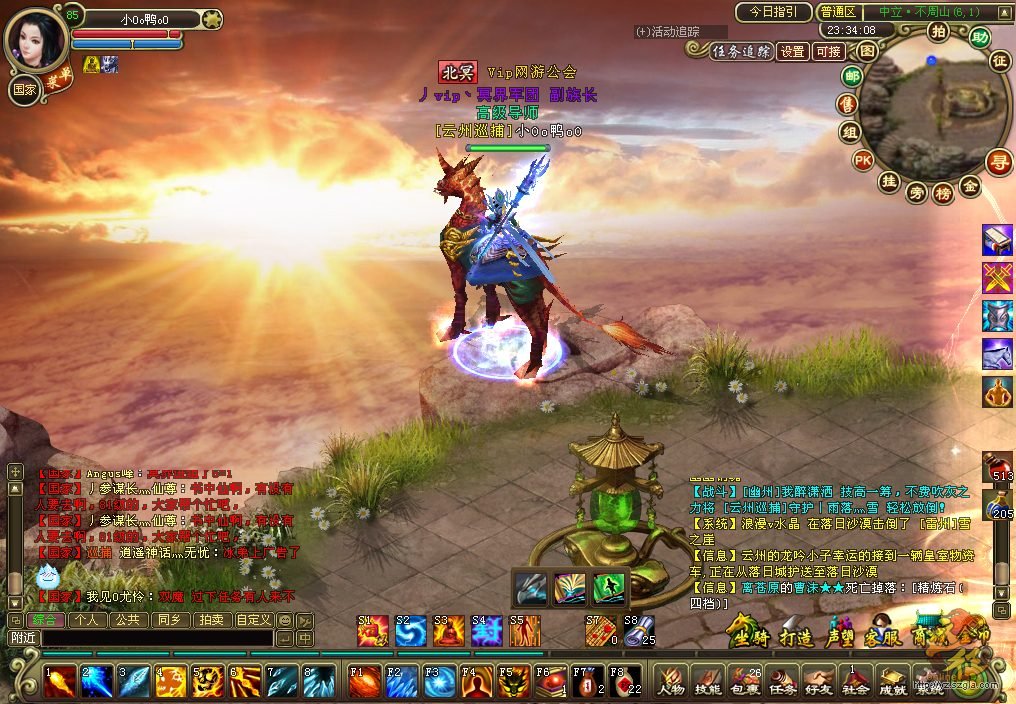The height and width of the screenshot is (704, 1016).
Task: Open the 坐骑 mount menu
Action: click(750, 636)
